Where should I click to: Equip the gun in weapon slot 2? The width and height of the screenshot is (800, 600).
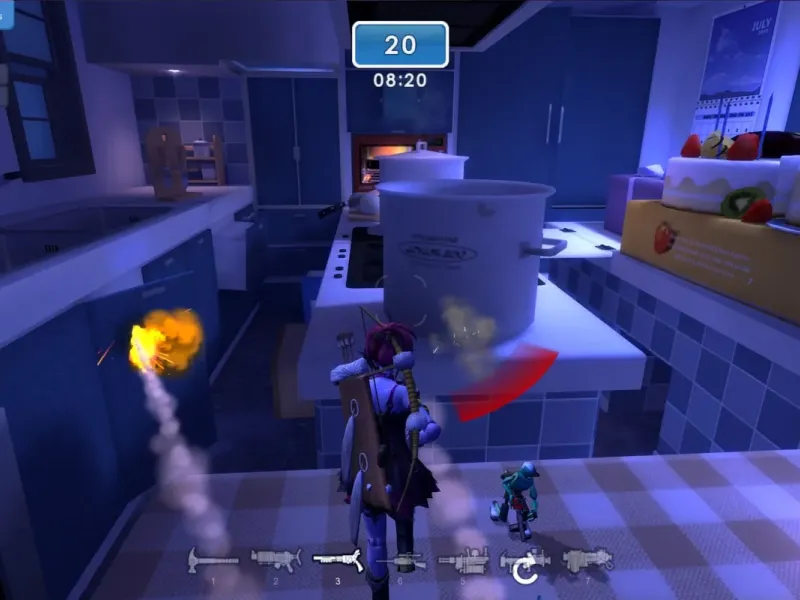click(275, 560)
